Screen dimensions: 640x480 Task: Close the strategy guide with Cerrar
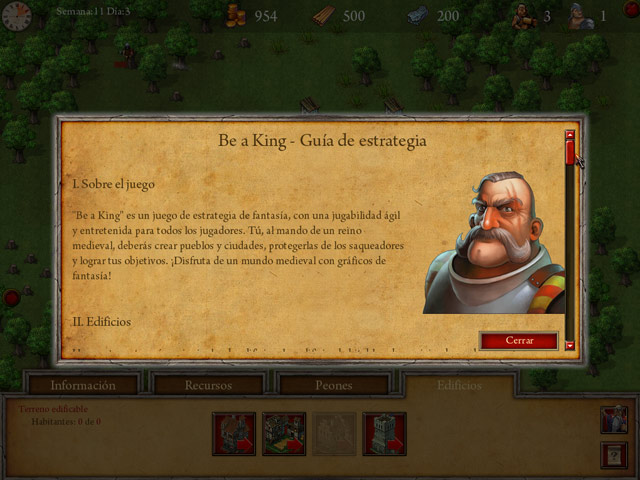coord(519,341)
